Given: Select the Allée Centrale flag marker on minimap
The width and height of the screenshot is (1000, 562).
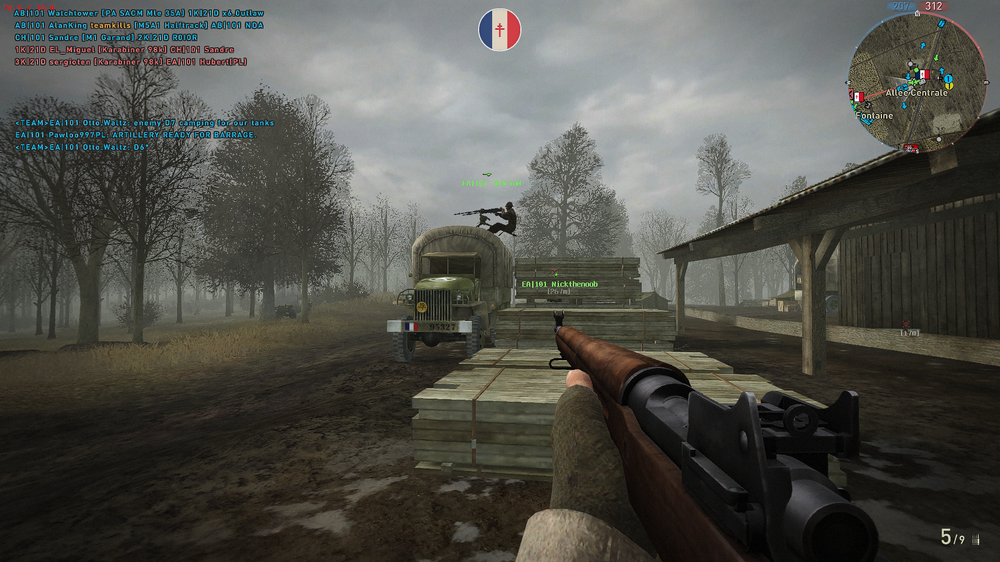Looking at the screenshot, I should tap(924, 75).
